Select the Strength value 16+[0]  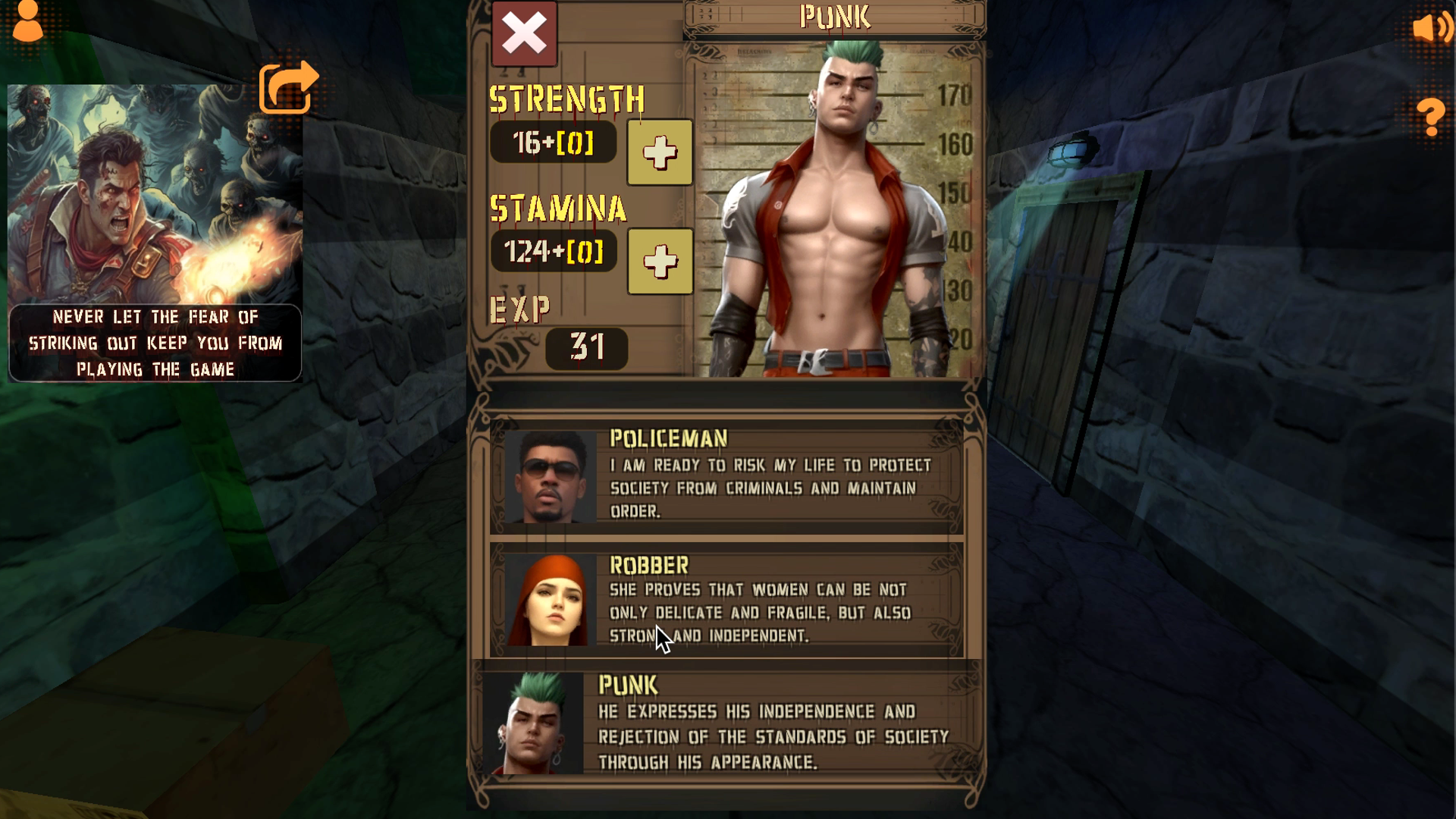(554, 143)
